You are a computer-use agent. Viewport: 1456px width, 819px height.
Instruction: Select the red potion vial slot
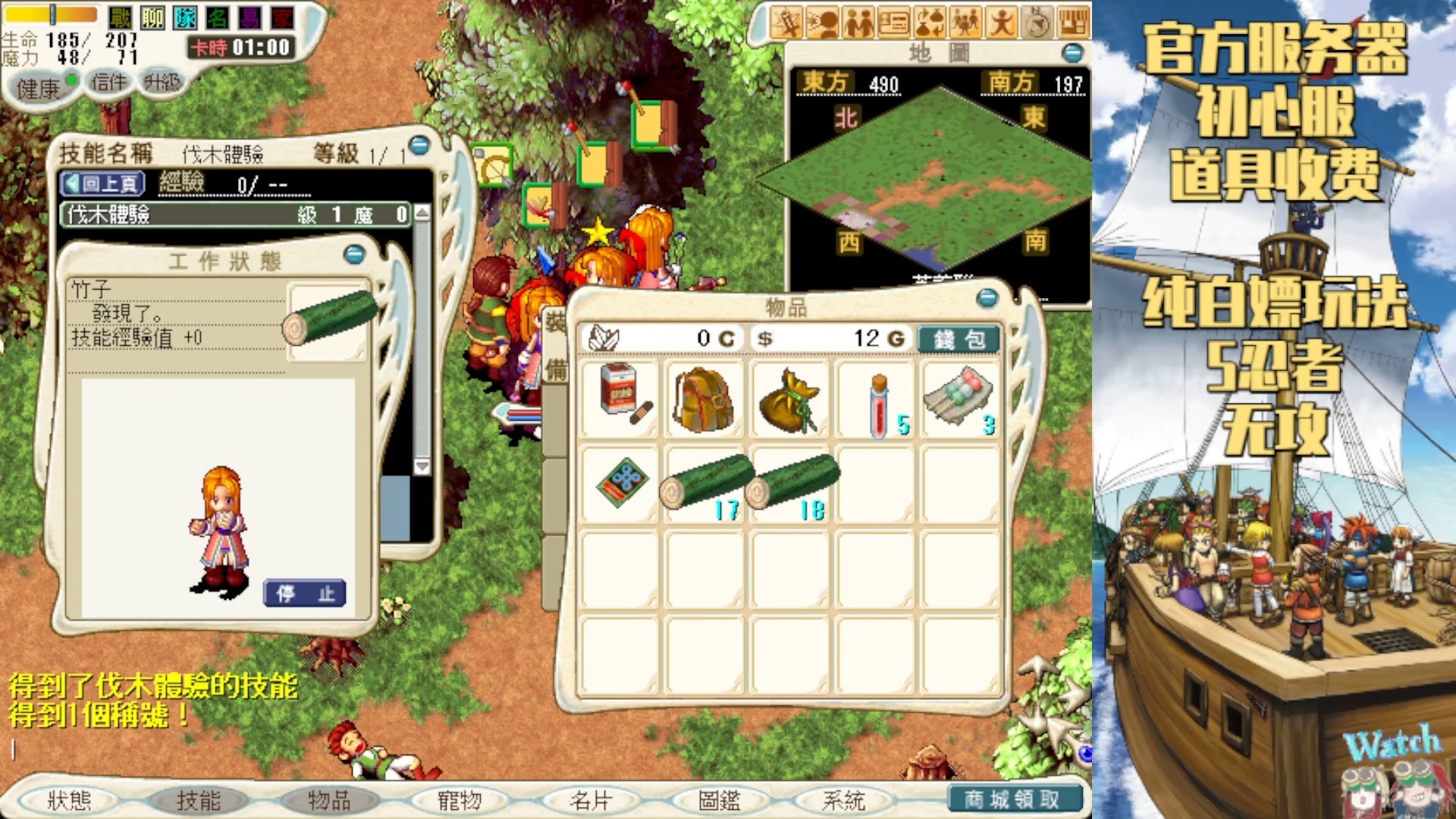[878, 400]
